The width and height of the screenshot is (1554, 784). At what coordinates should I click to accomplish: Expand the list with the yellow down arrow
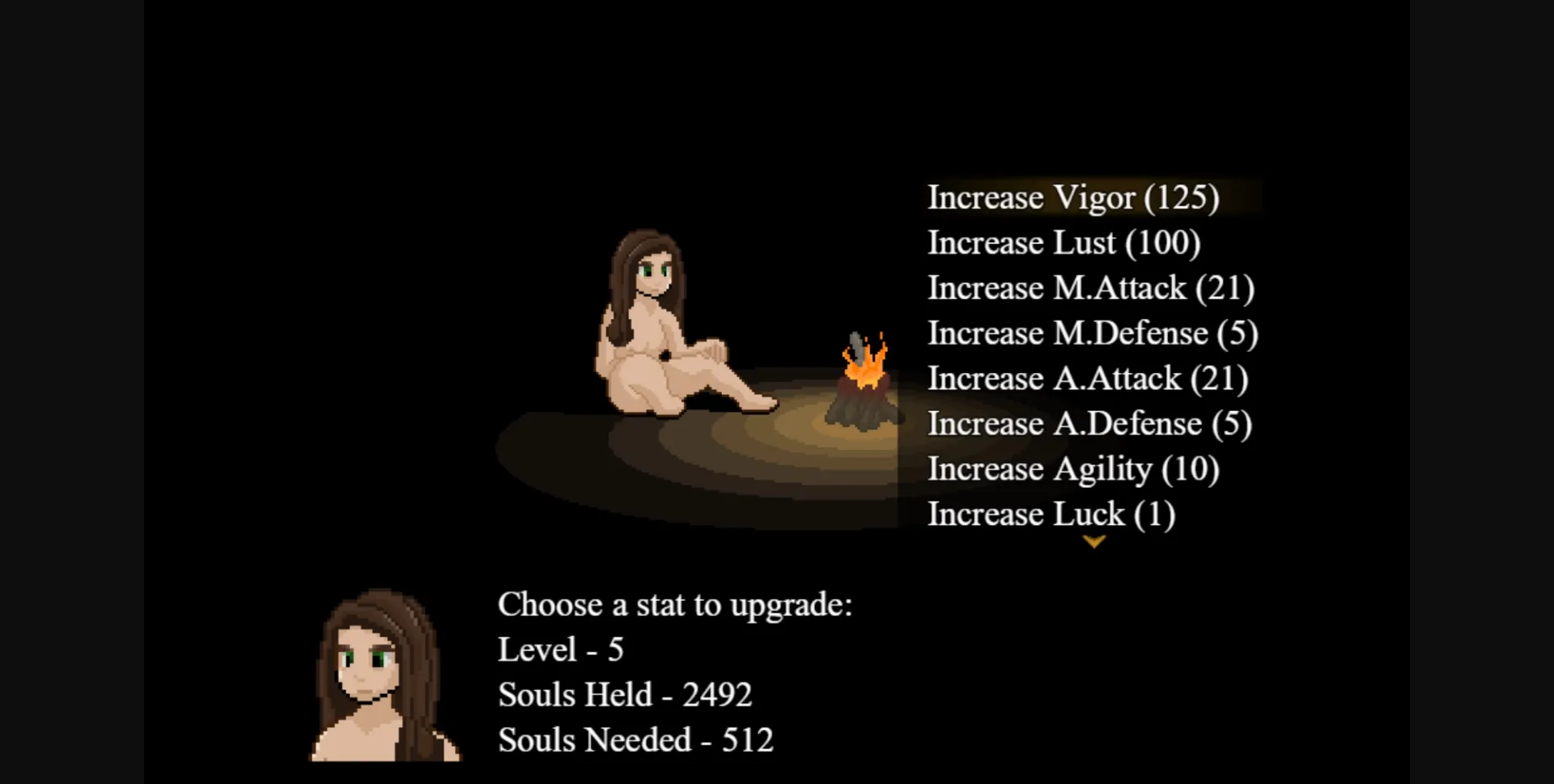1094,542
